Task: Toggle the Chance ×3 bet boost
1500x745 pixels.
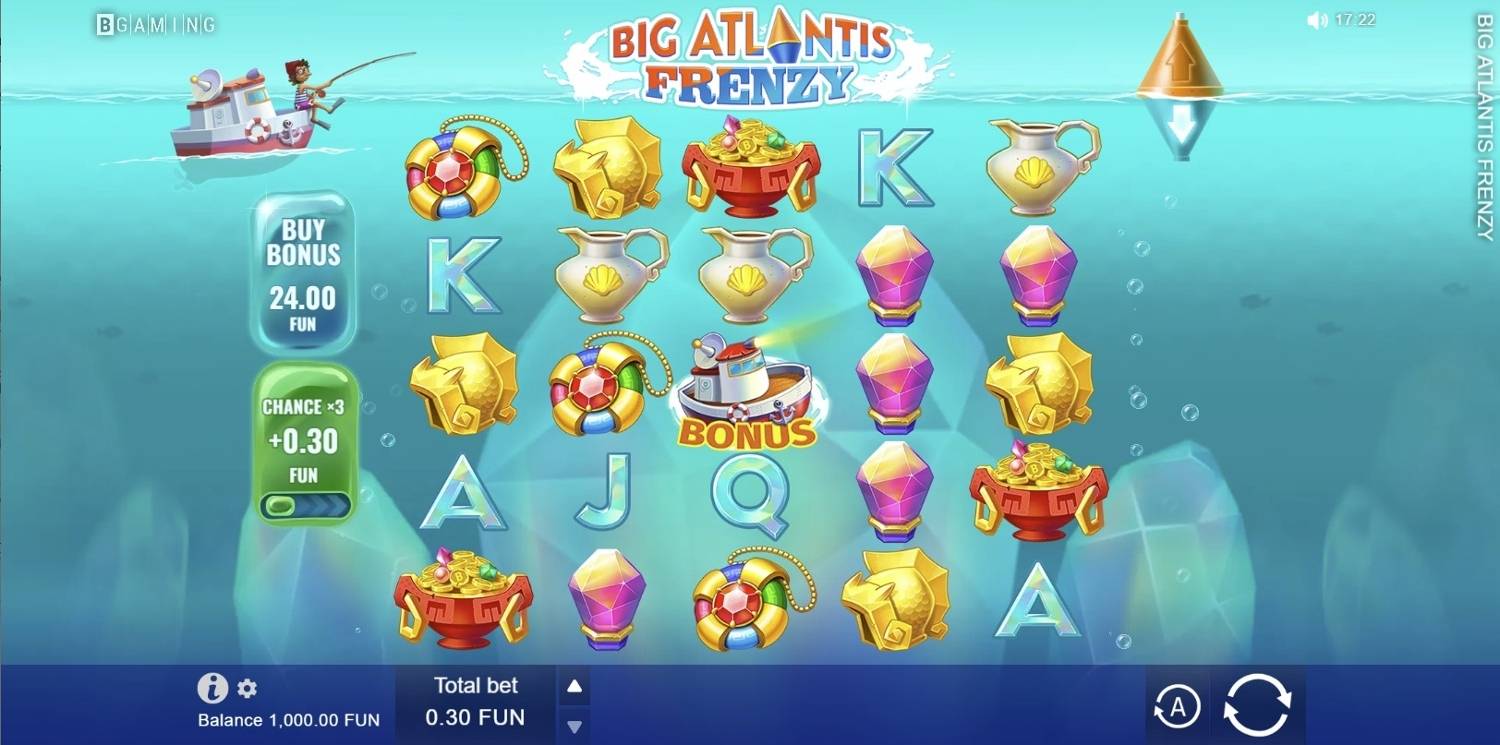Action: [304, 504]
